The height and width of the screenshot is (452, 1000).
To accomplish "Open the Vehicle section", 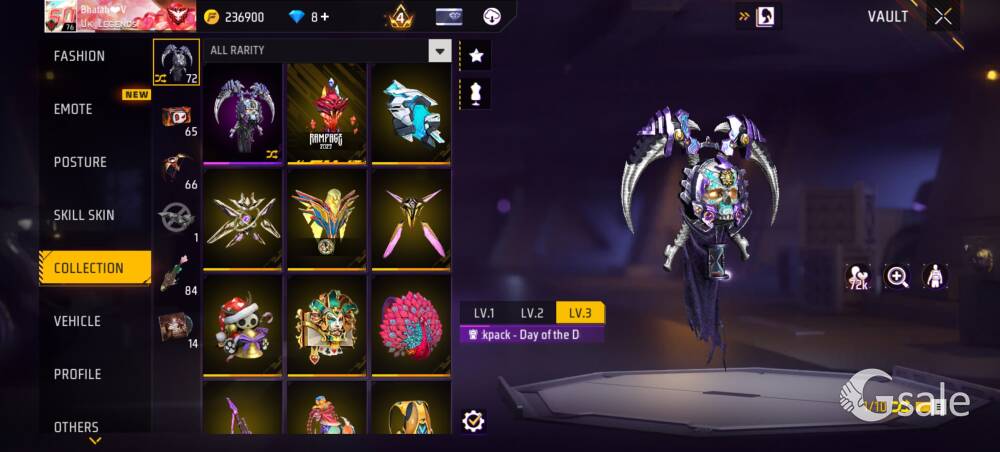I will pos(77,322).
